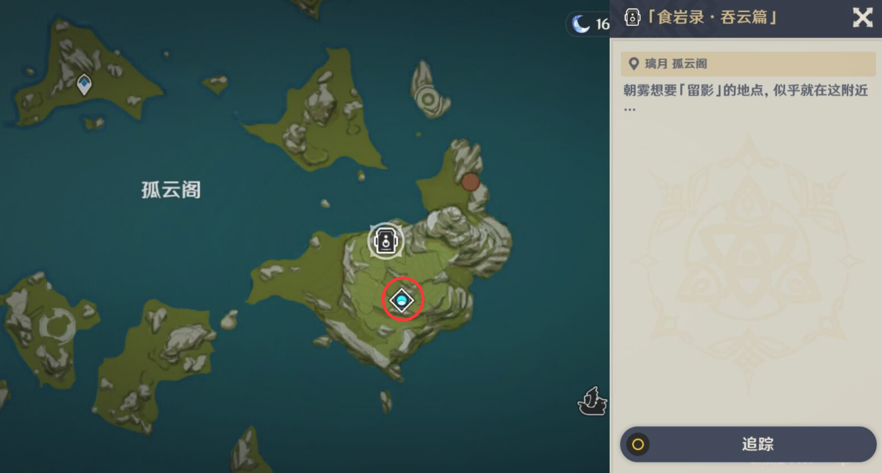Select the teleport pin on the northwest island

[85, 85]
